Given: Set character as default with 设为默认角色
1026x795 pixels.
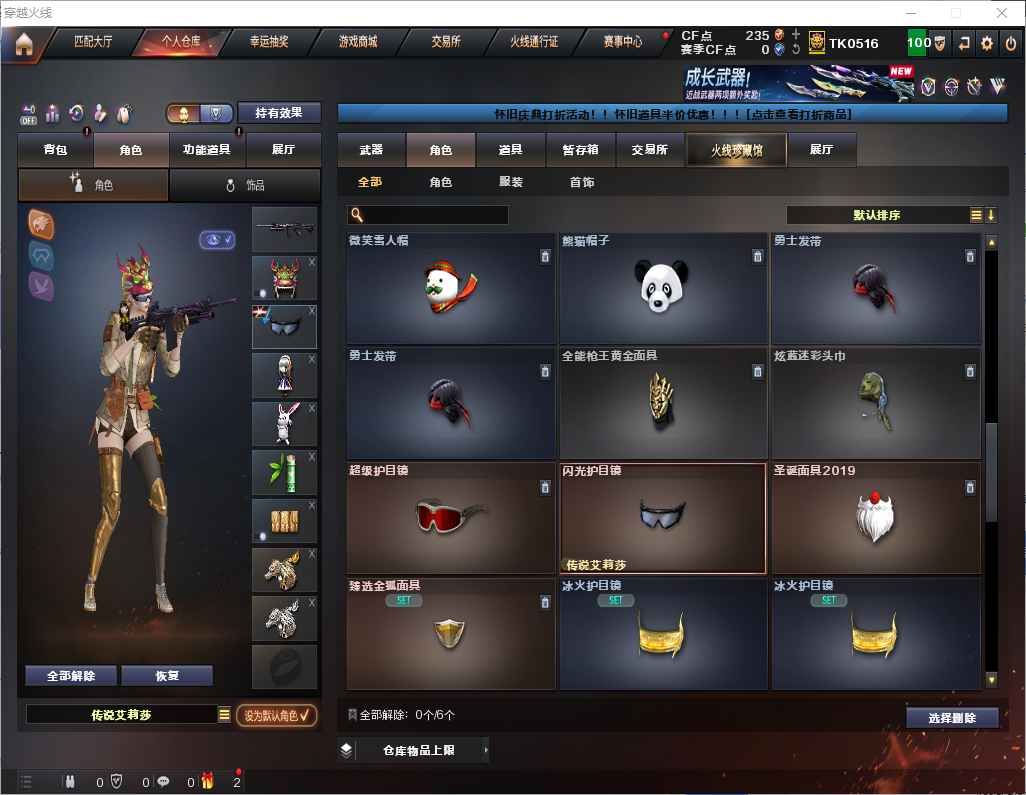Looking at the screenshot, I should tap(276, 715).
